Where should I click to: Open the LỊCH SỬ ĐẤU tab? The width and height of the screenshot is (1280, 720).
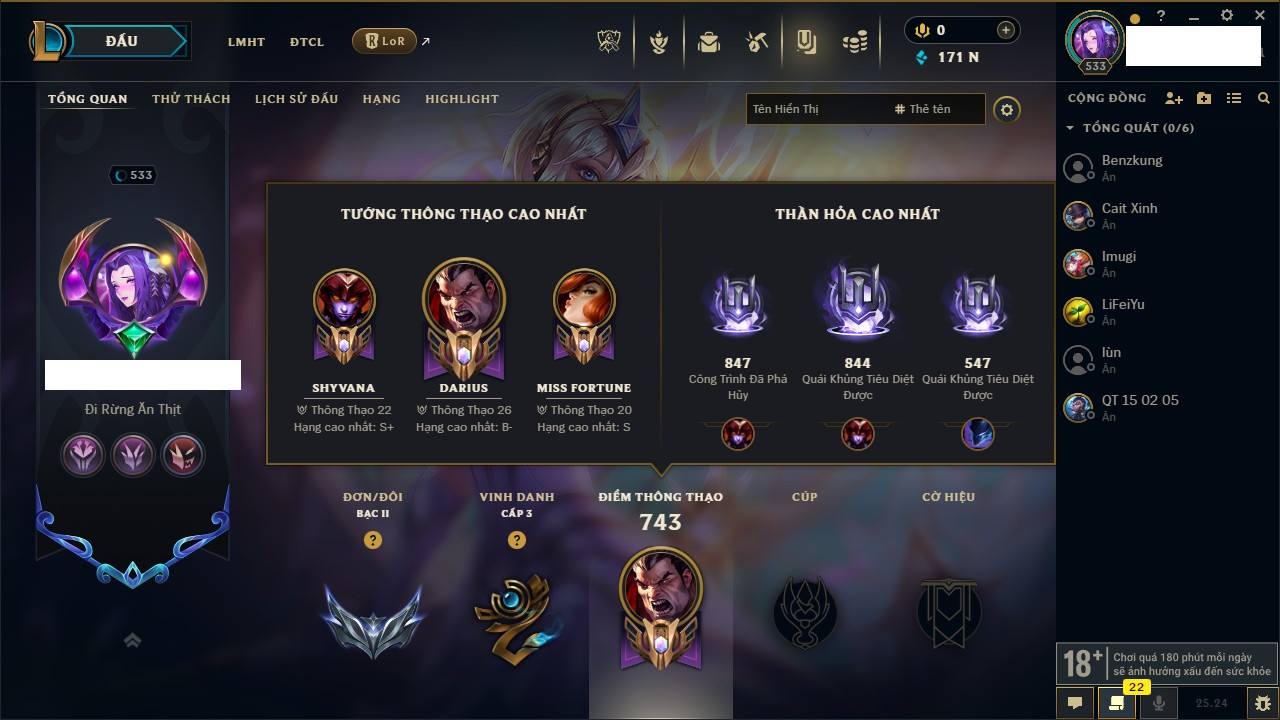click(x=296, y=99)
